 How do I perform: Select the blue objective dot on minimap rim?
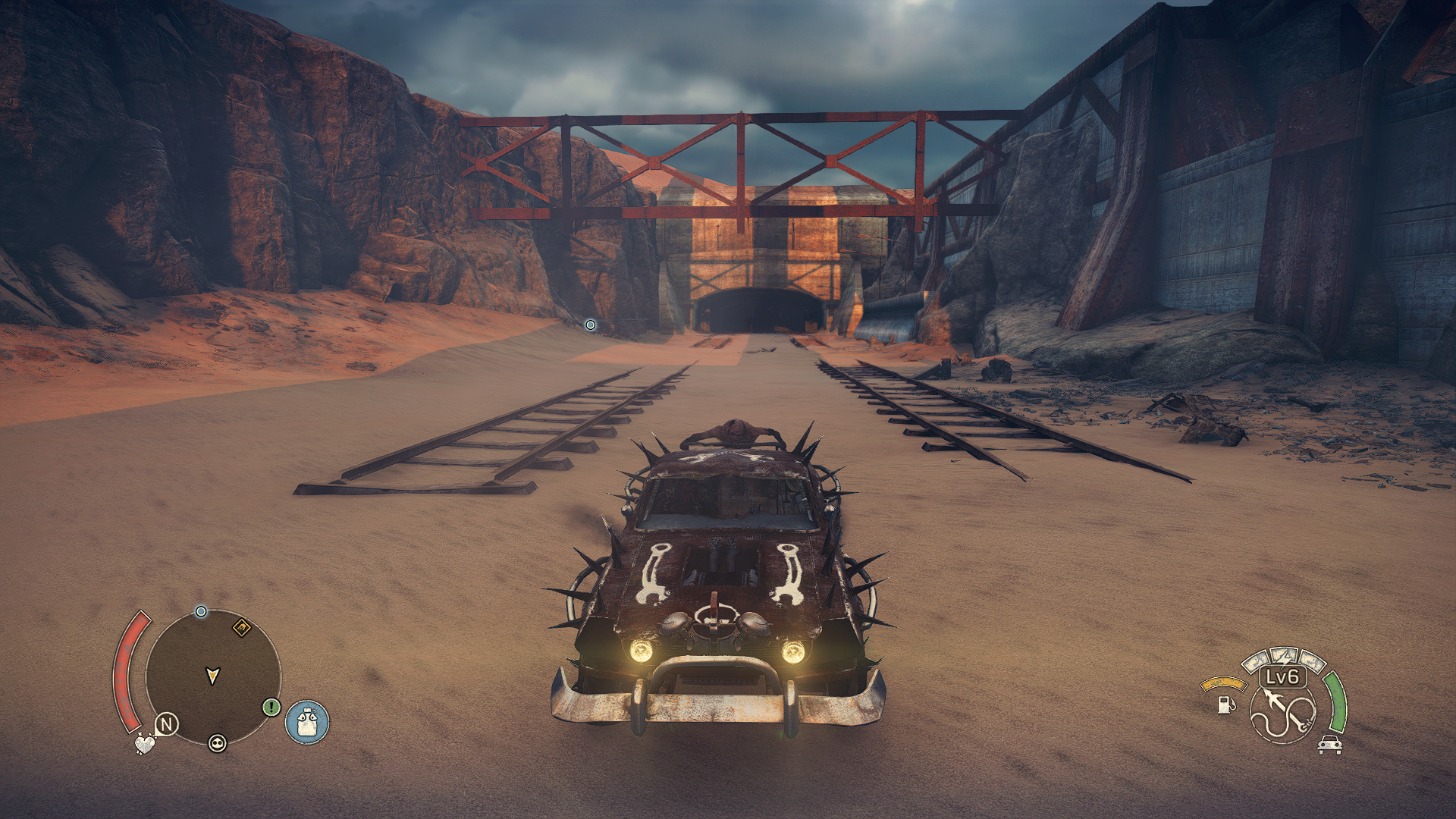pyautogui.click(x=201, y=611)
